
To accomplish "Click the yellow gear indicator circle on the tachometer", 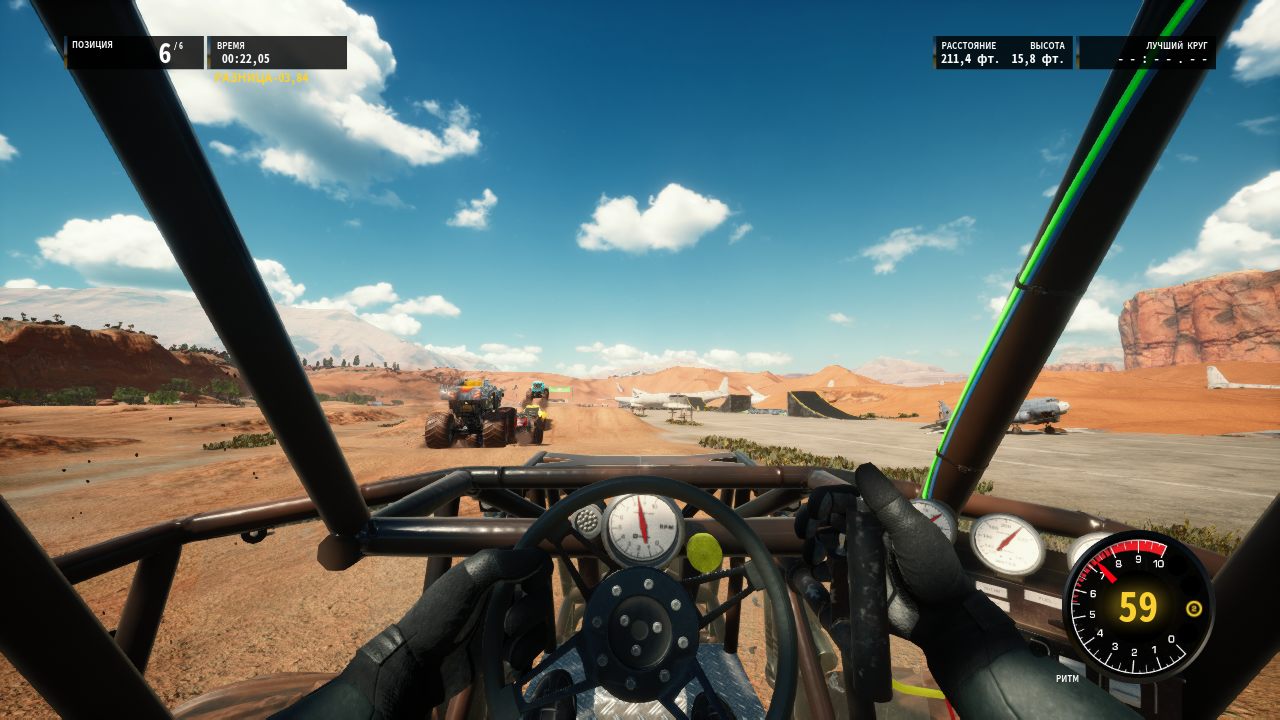I will tap(1193, 608).
